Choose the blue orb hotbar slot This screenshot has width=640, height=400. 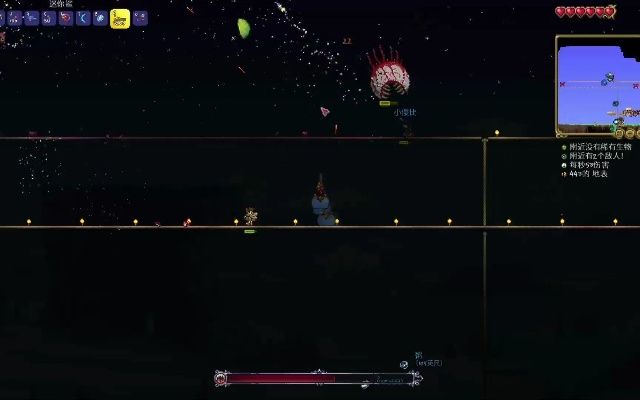coord(100,18)
